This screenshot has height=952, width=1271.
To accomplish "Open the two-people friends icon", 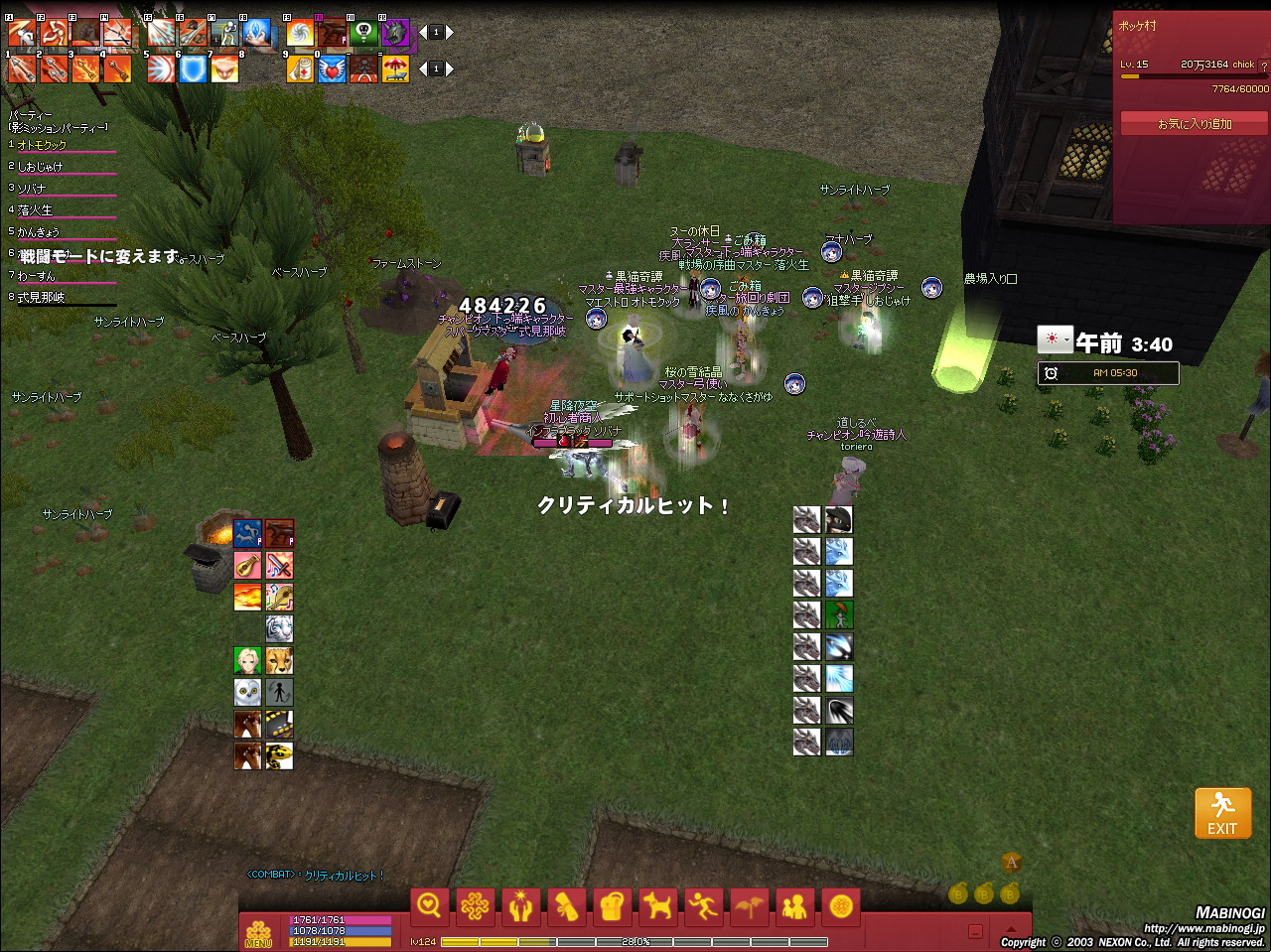I will tap(794, 905).
